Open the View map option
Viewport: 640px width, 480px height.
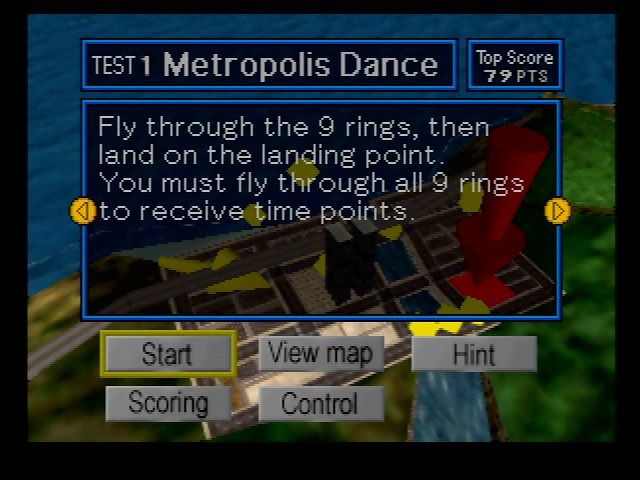point(321,353)
